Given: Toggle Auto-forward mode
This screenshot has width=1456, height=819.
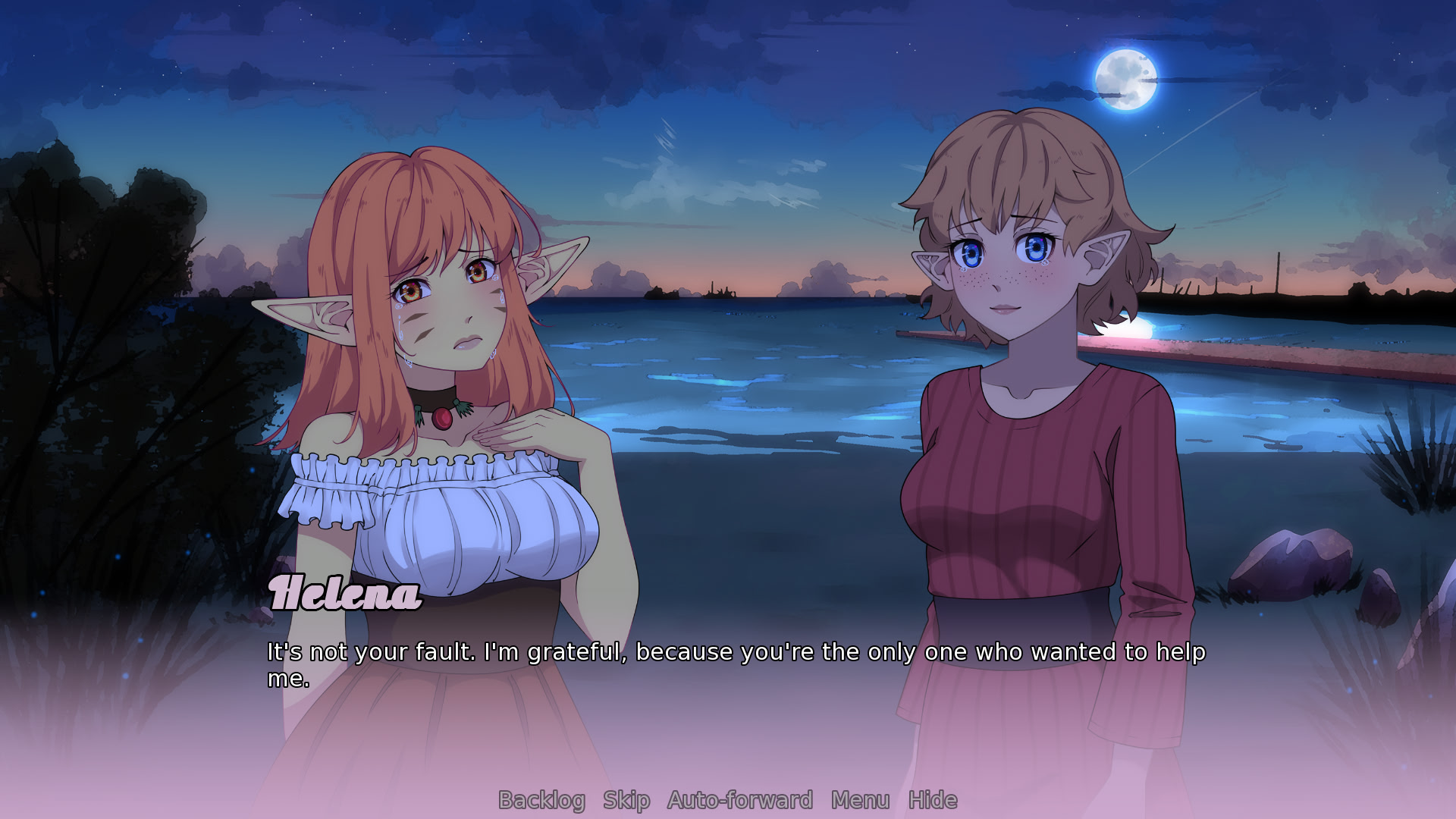Looking at the screenshot, I should [740, 800].
